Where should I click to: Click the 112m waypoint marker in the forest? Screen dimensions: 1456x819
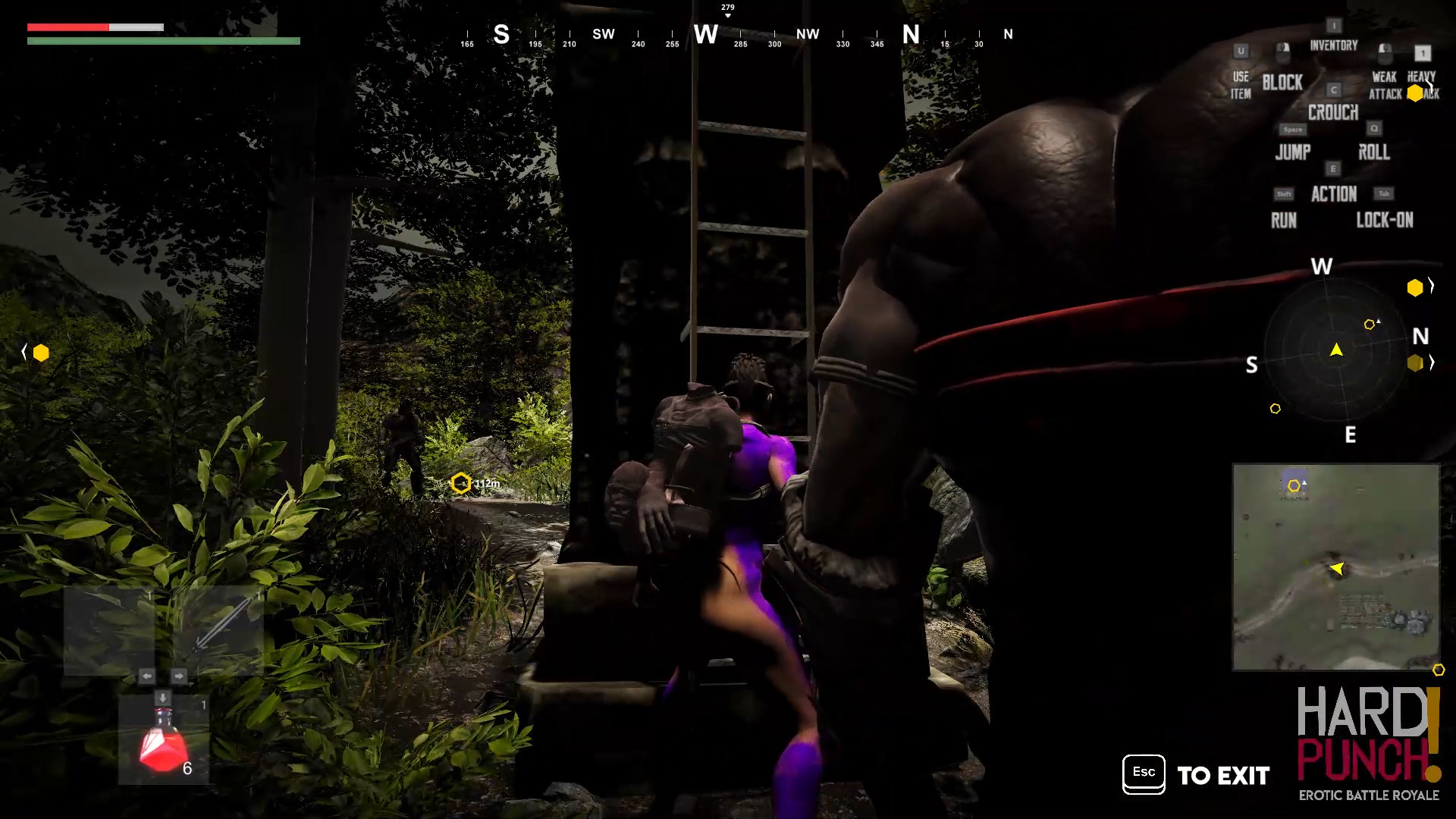(463, 481)
